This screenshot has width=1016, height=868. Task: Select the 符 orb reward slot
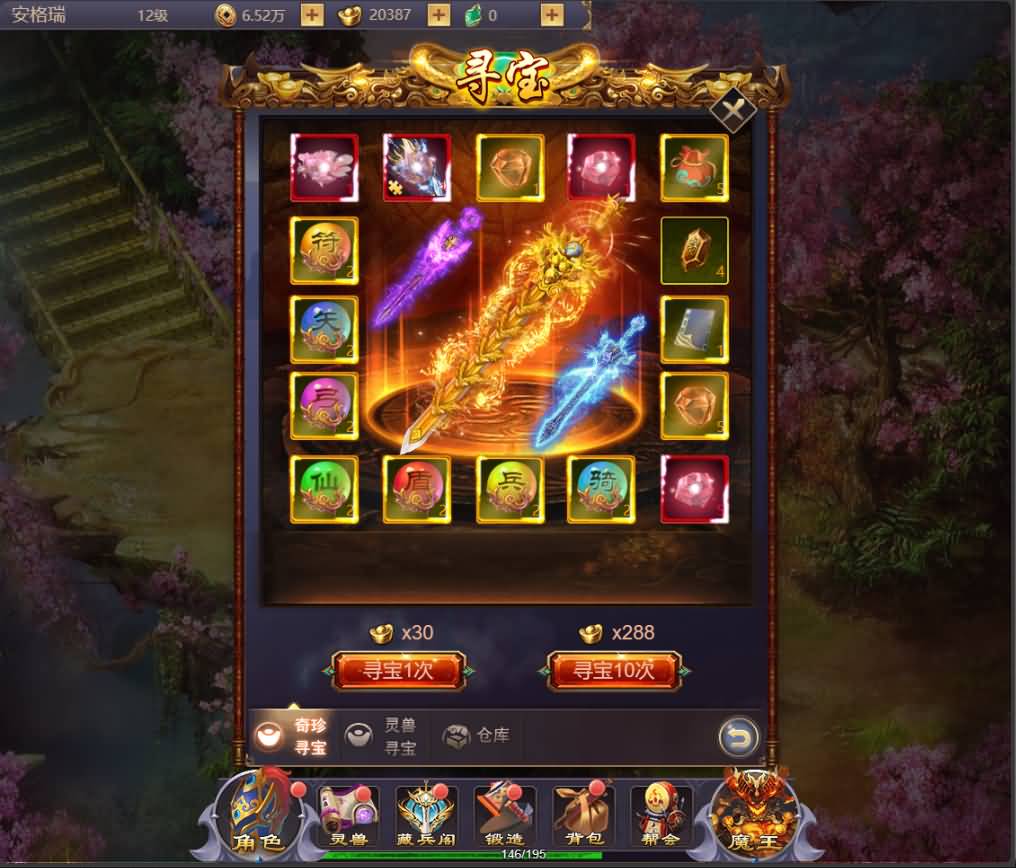pos(324,250)
